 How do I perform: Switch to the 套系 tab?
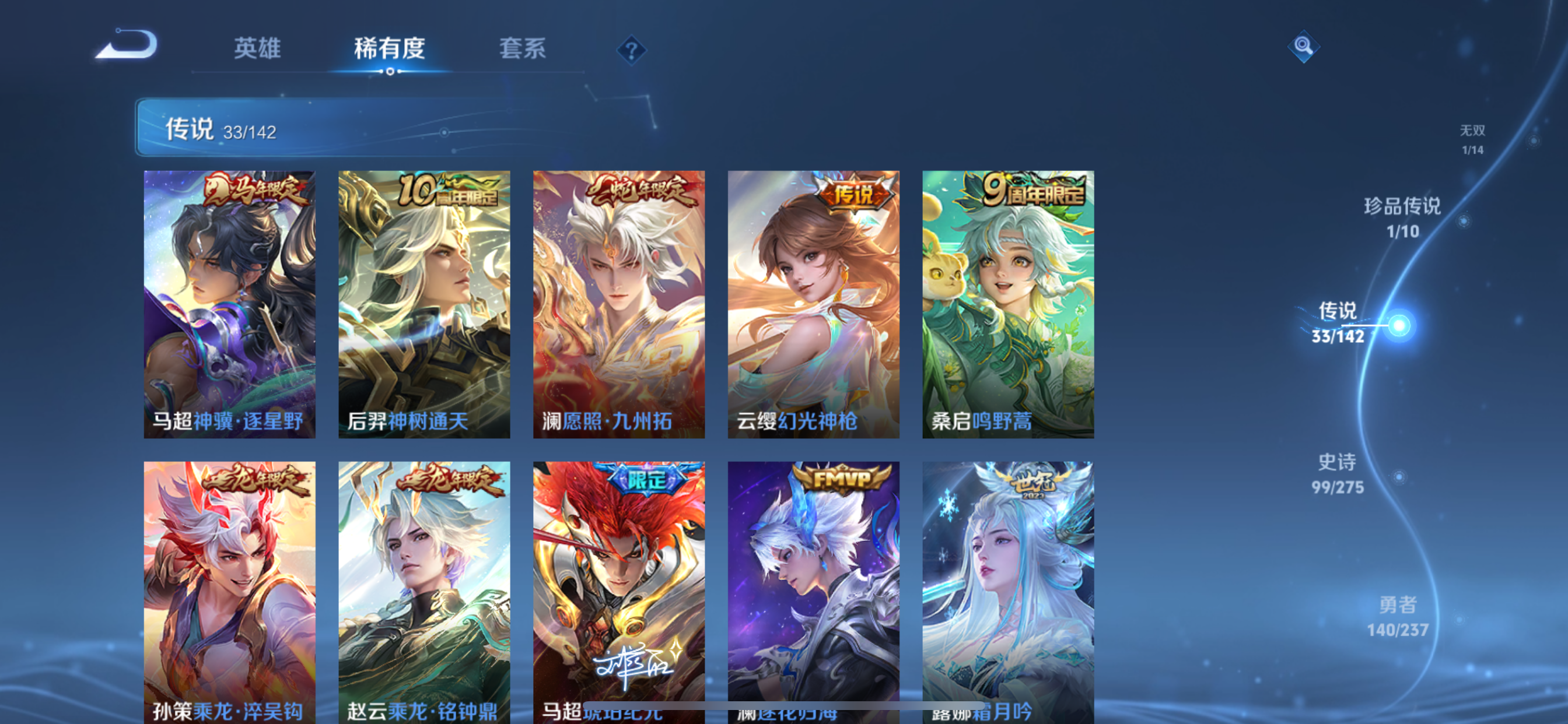tap(522, 50)
